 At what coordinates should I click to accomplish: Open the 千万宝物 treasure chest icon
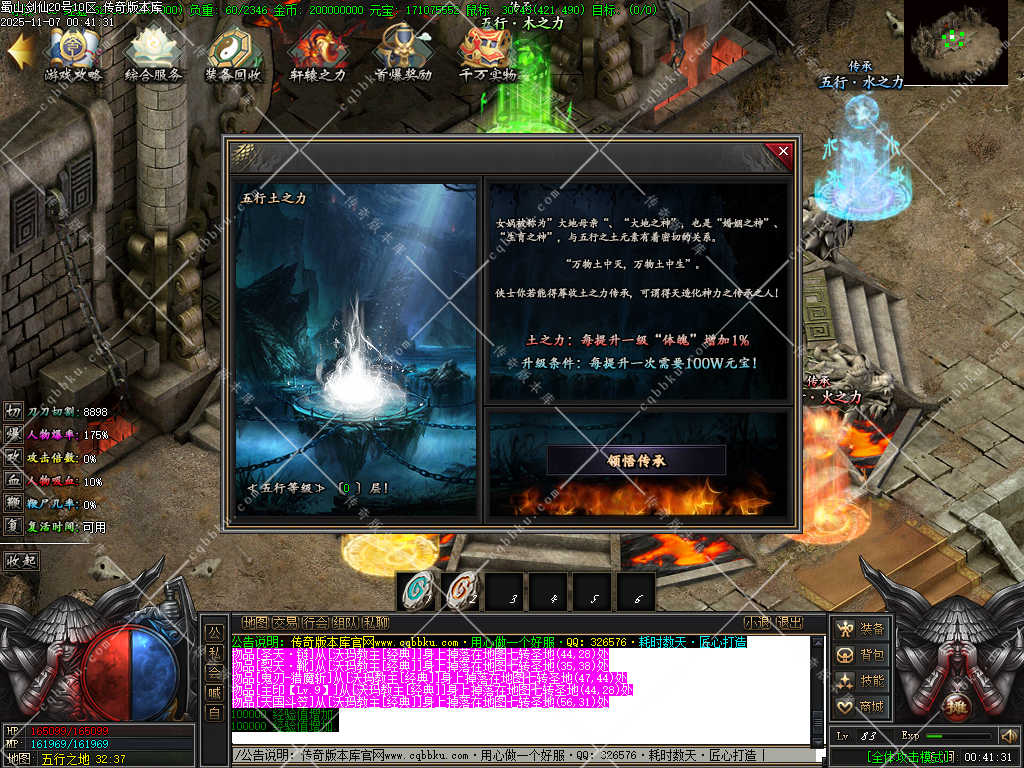point(487,55)
